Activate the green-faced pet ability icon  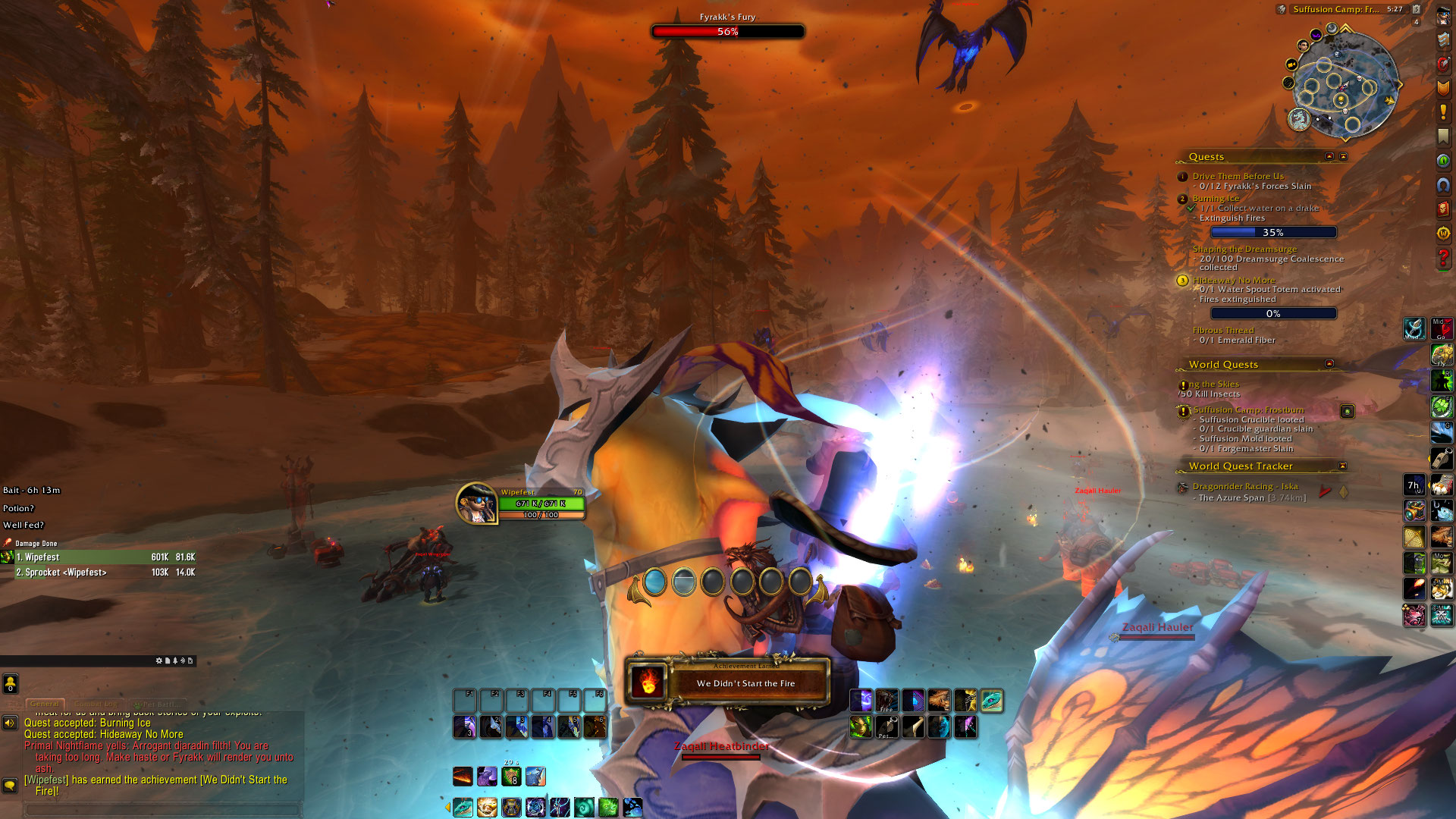(860, 727)
